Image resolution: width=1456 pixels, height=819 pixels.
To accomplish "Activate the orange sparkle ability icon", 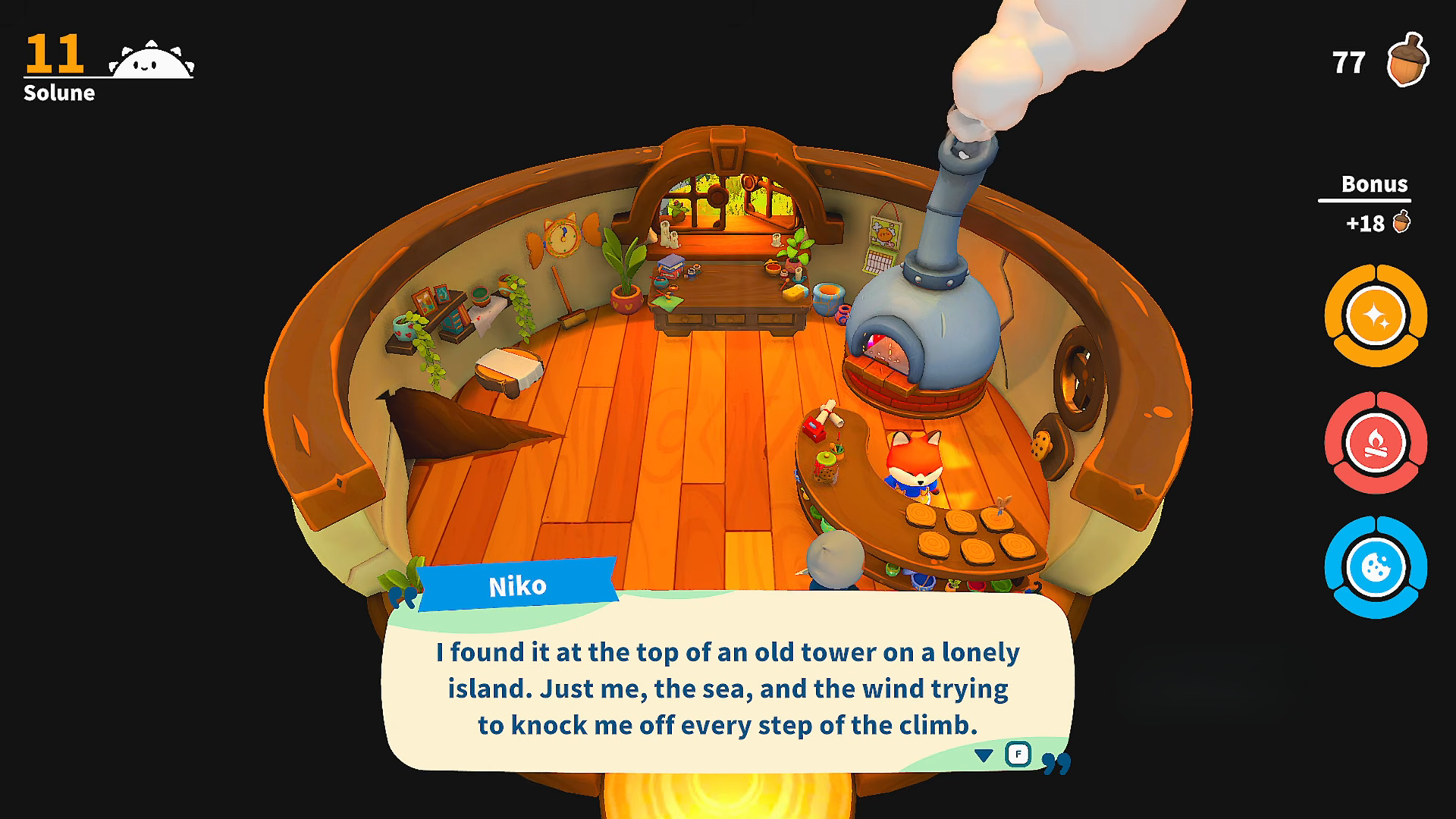I will pyautogui.click(x=1376, y=315).
